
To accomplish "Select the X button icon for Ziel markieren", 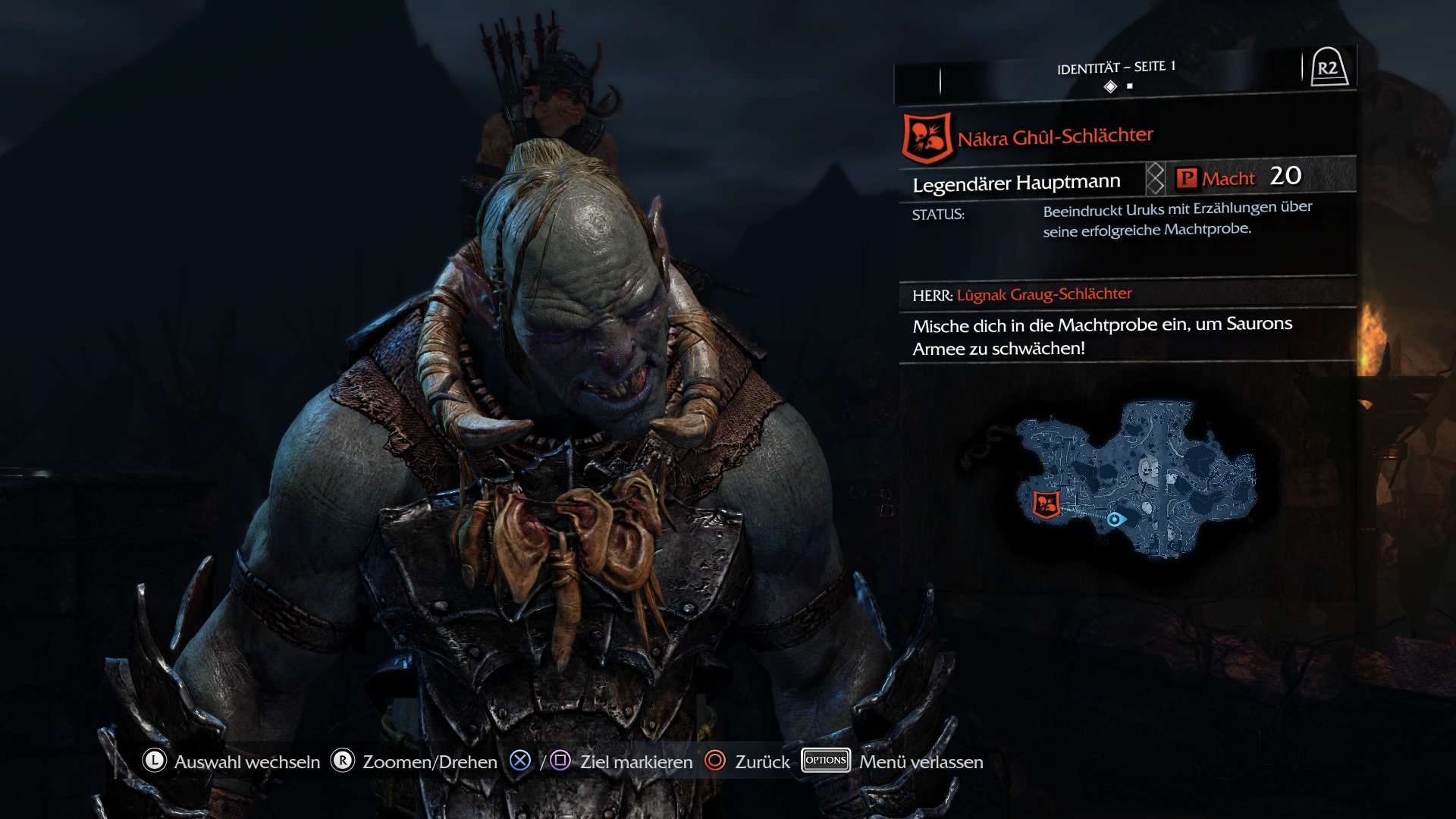I will (x=519, y=762).
